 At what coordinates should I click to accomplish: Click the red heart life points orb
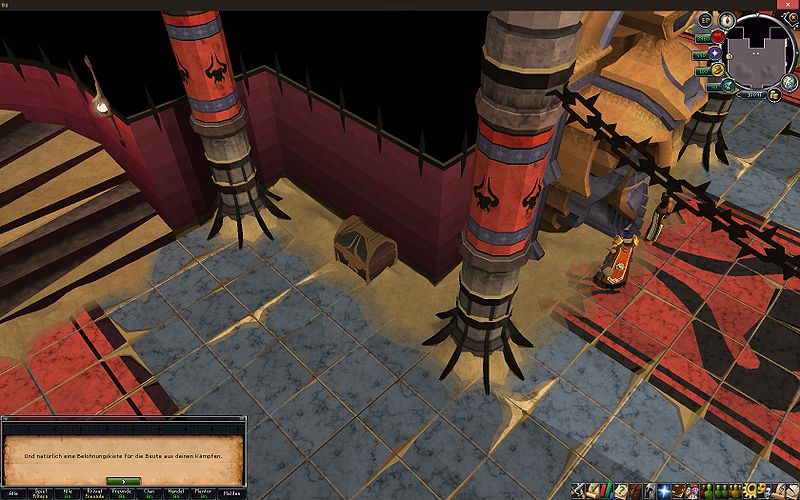[717, 37]
